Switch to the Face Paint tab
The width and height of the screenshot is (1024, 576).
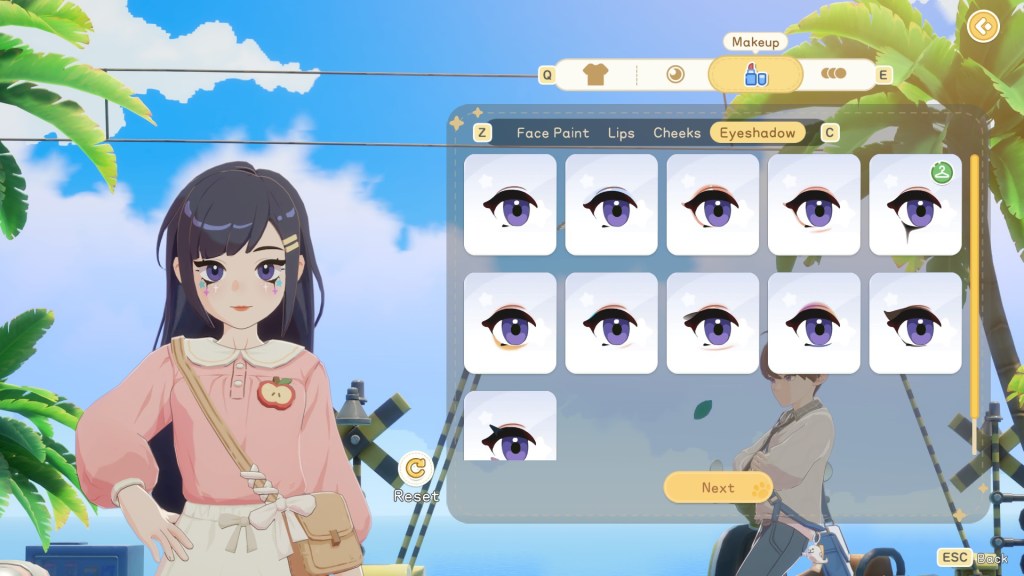552,133
